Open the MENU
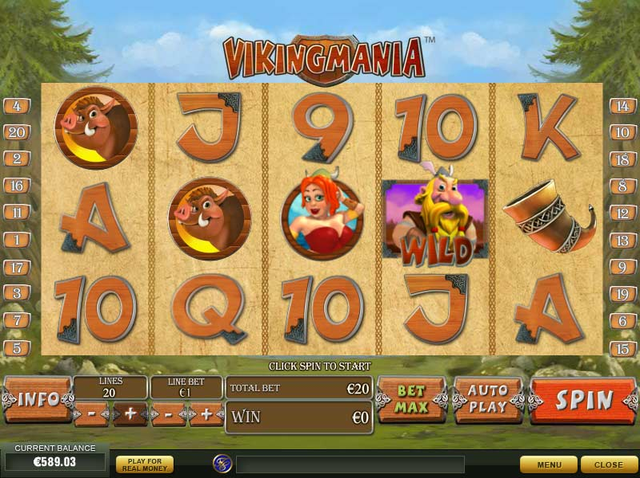The image size is (640, 478). 548,465
